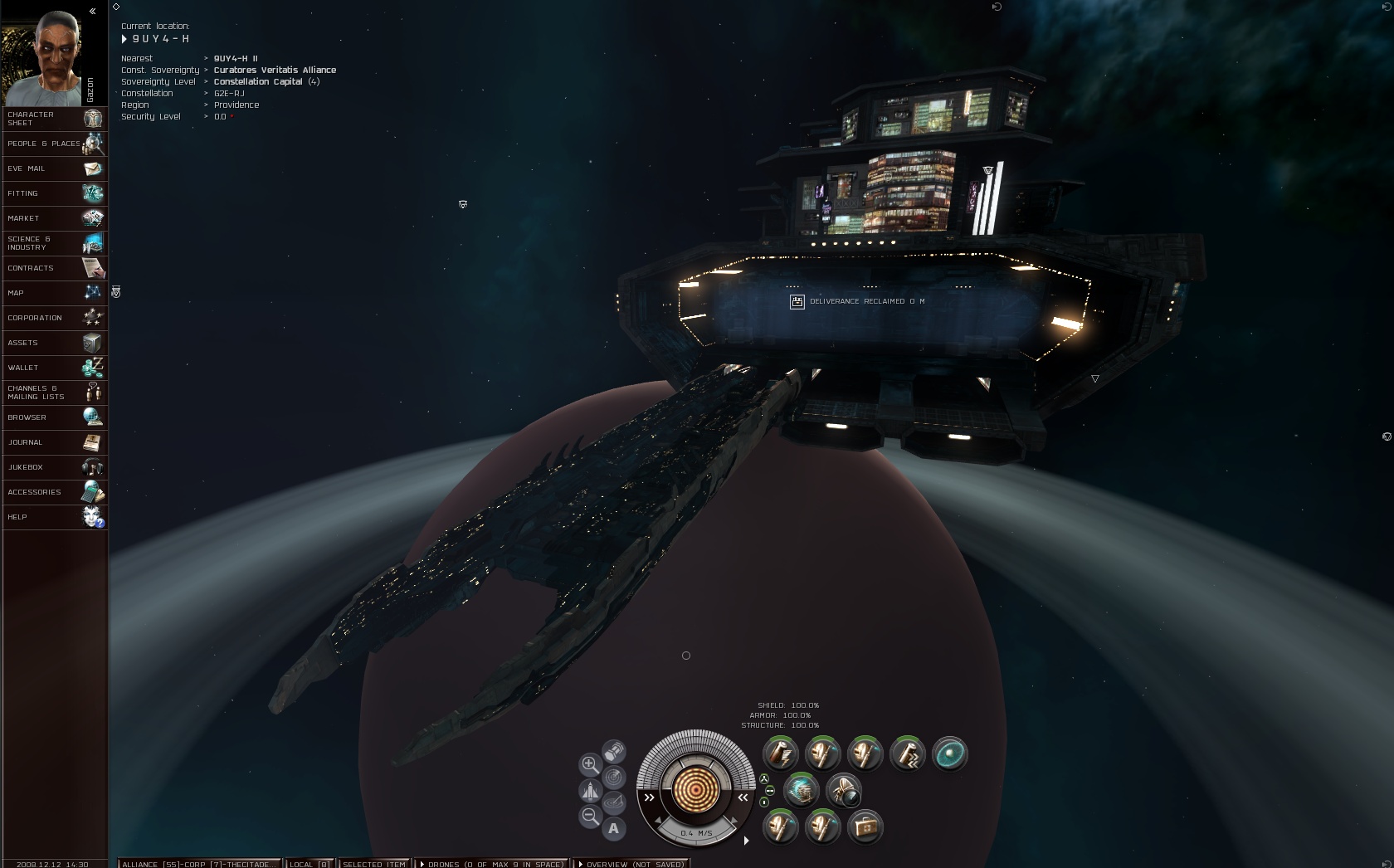Toggle the autopilot A button
This screenshot has height=868, width=1394.
[613, 828]
